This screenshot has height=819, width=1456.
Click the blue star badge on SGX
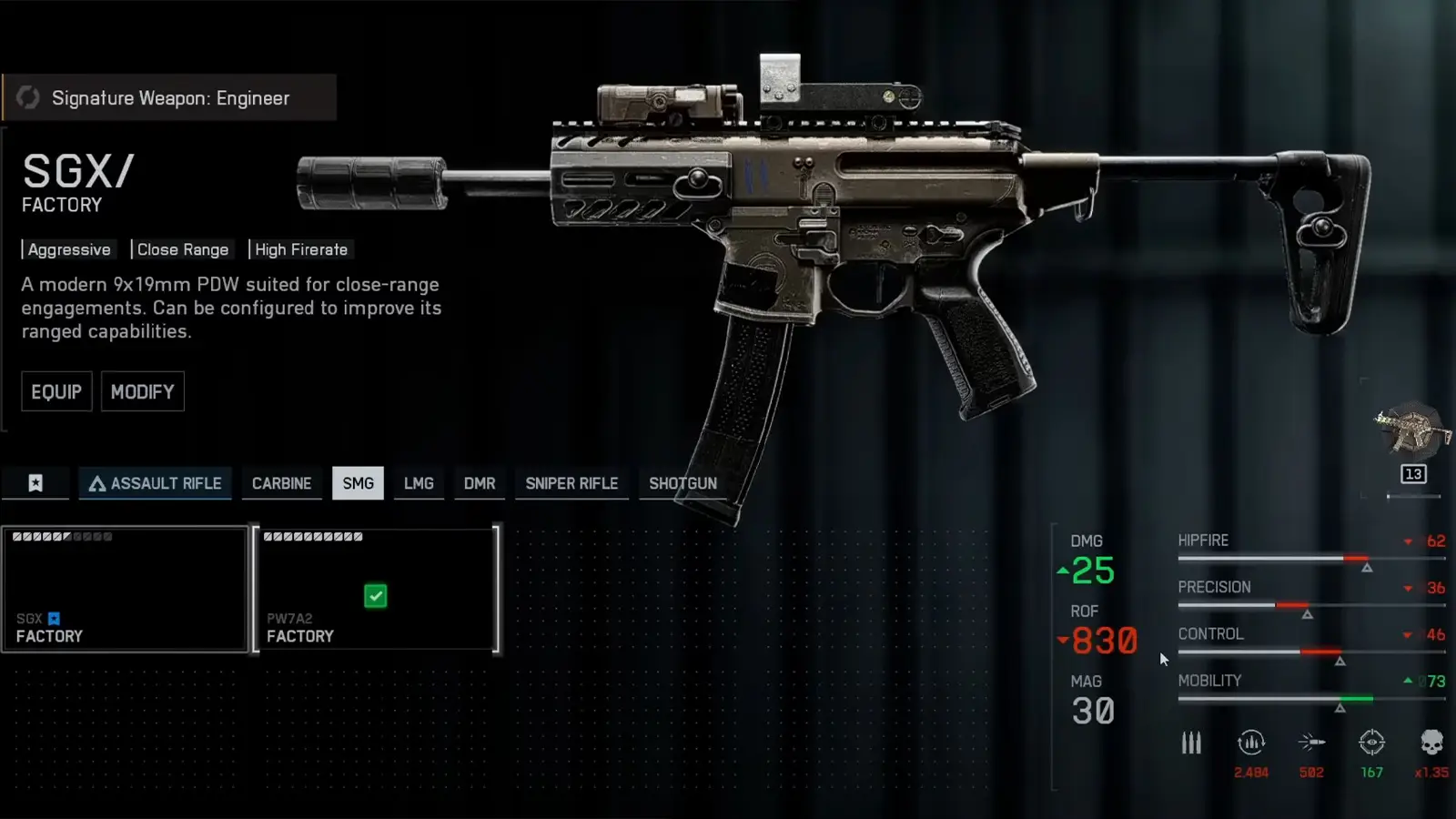[54, 618]
